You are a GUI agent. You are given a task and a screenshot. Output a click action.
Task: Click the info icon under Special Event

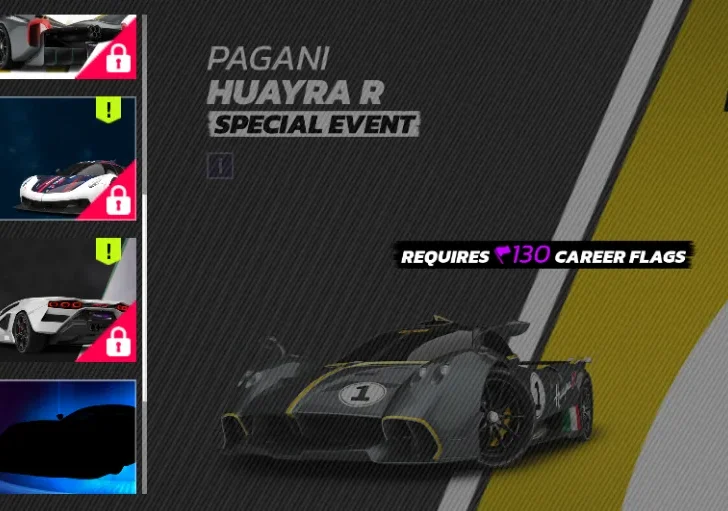(220, 166)
